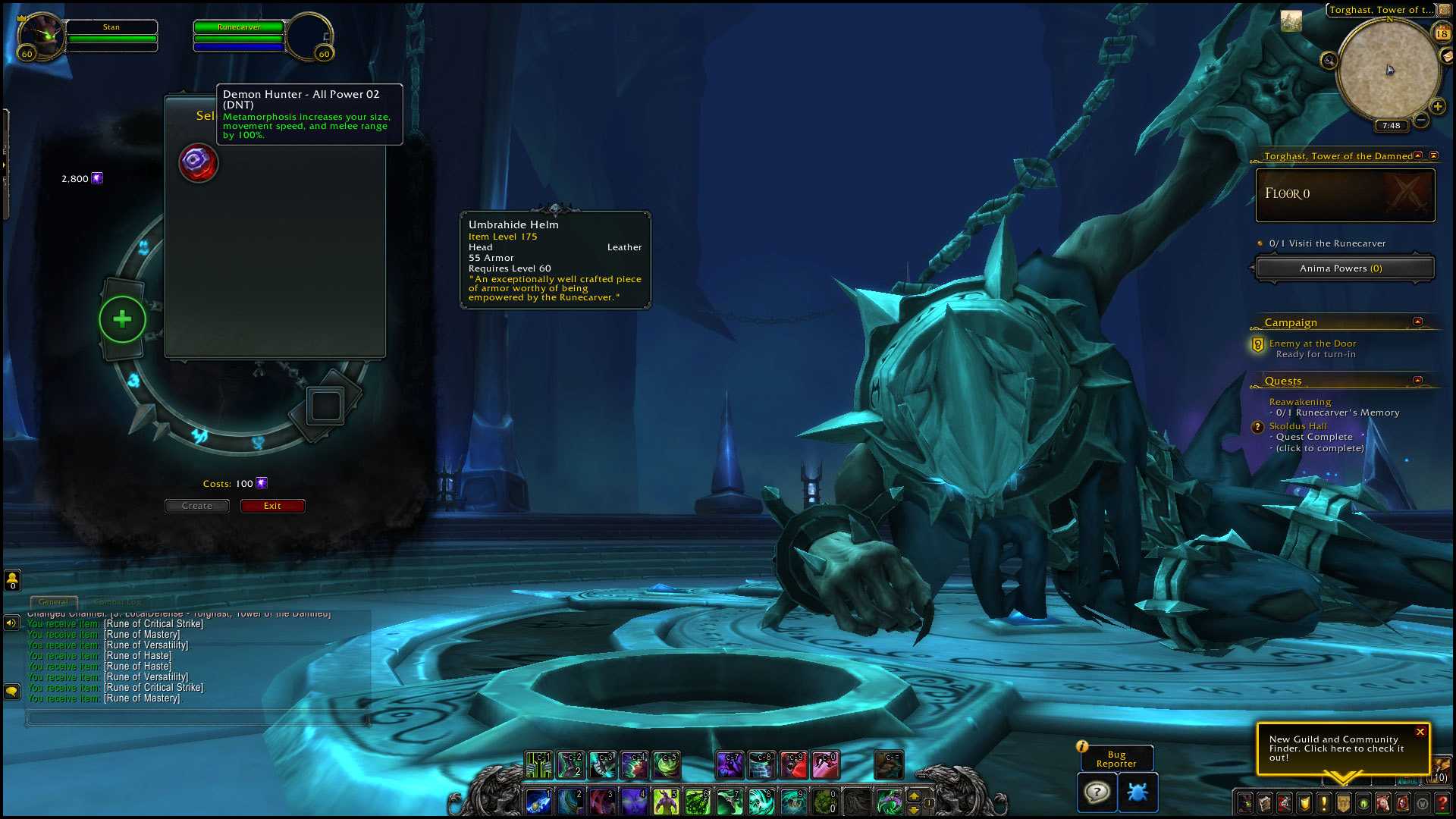The height and width of the screenshot is (819, 1456).
Task: Click the green plus power slot
Action: point(122,319)
